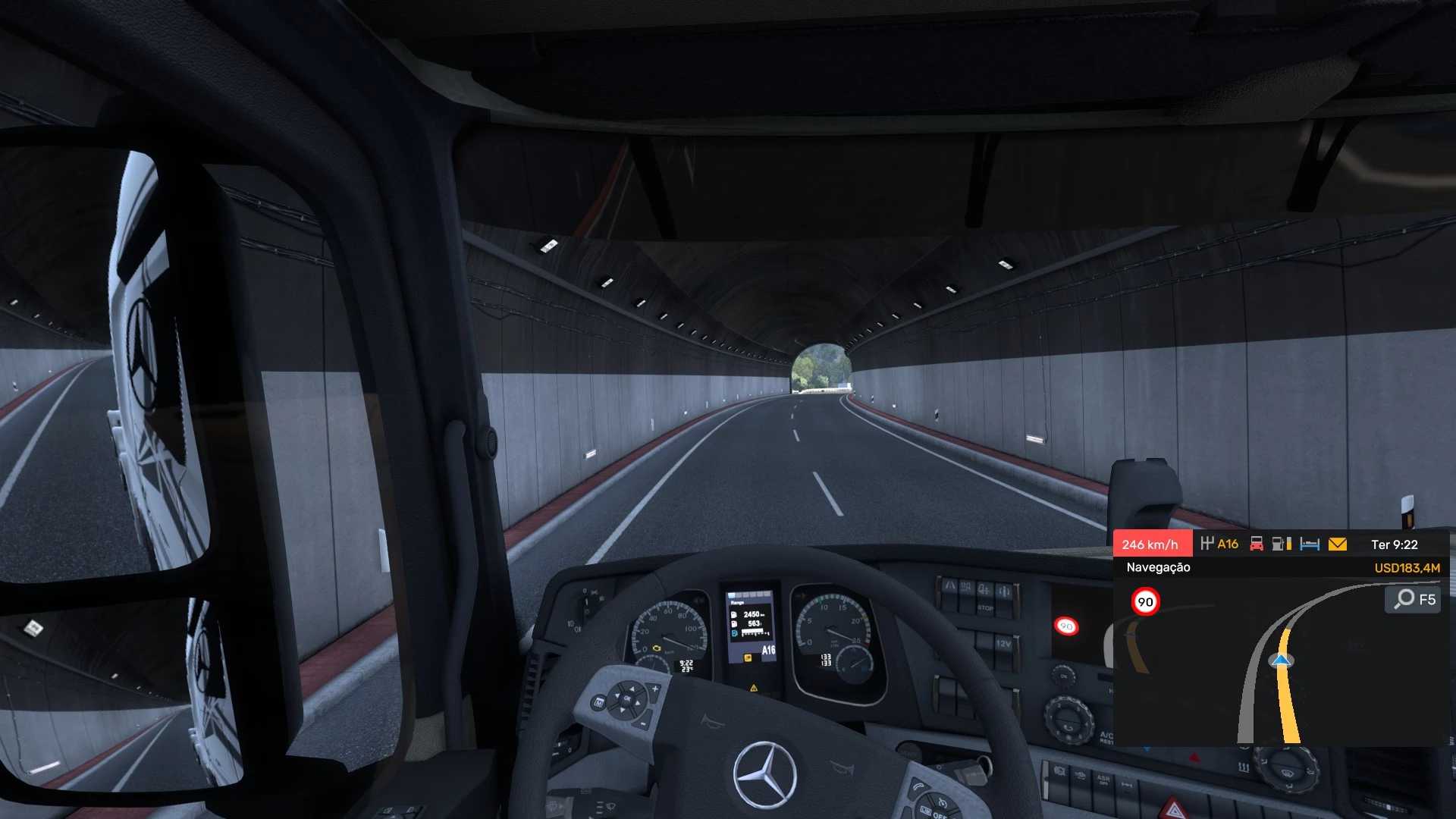This screenshot has height=819, width=1456.
Task: Click the GPS navigation minimap
Action: pyautogui.click(x=1282, y=667)
